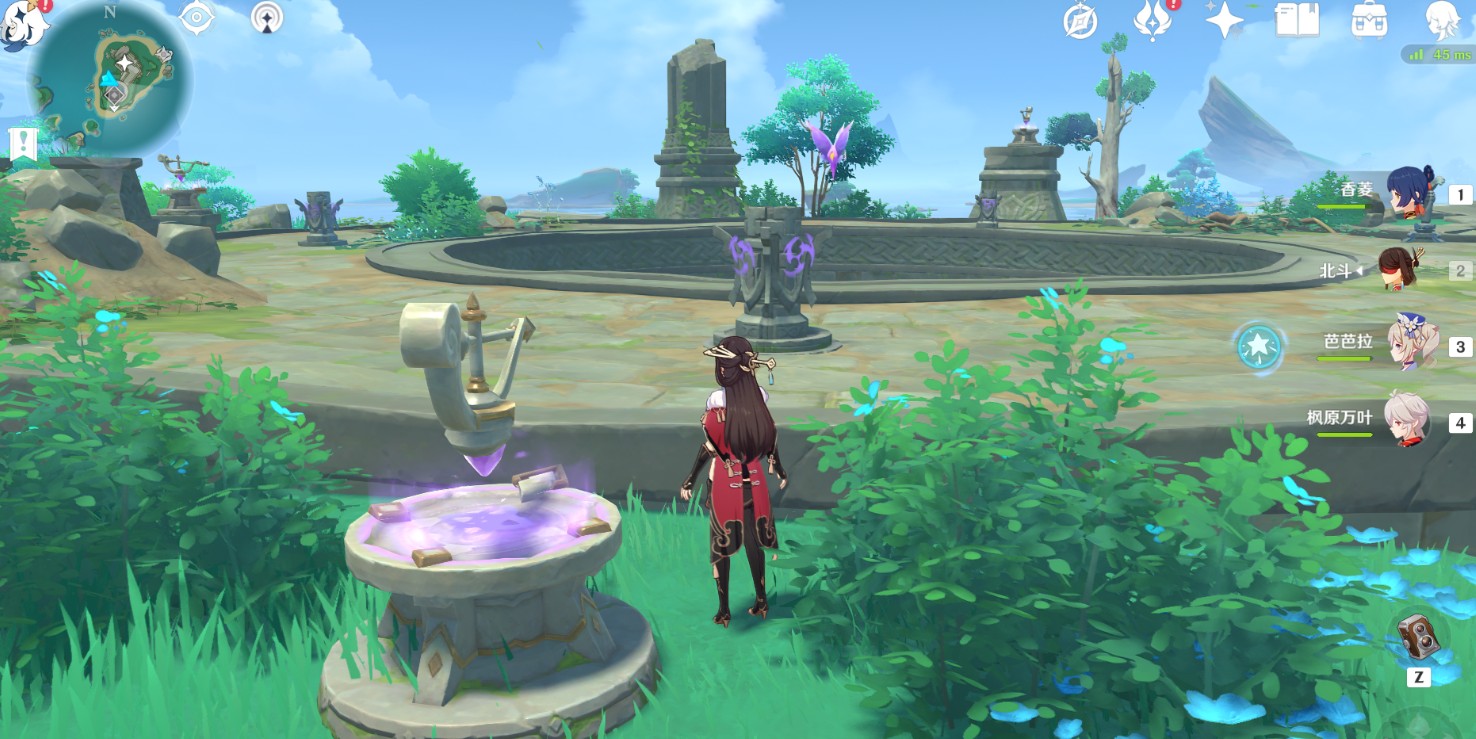This screenshot has height=739, width=1476.
Task: Open the compass events icon
Action: click(1080, 21)
